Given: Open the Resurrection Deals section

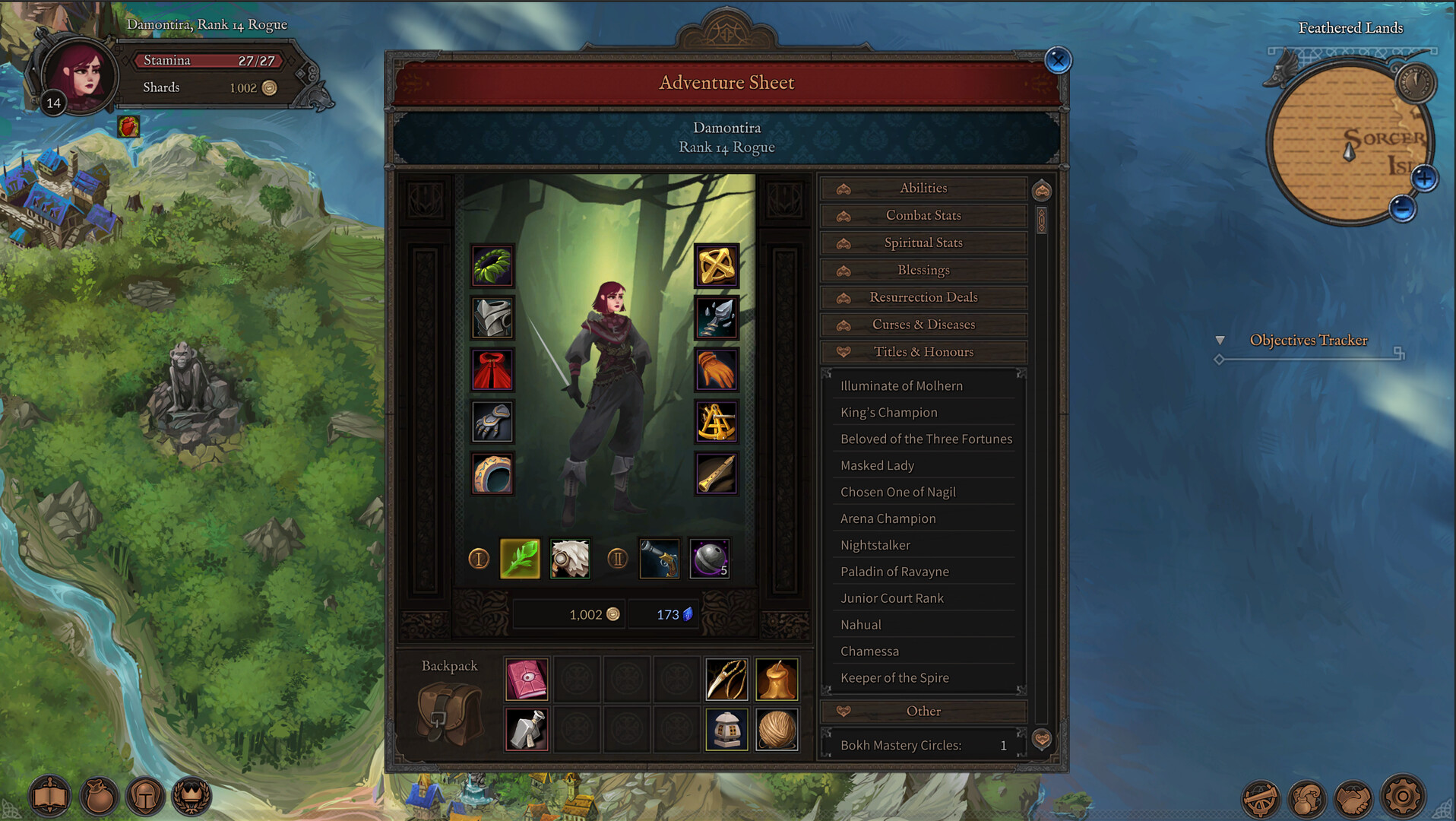Looking at the screenshot, I should (x=923, y=297).
